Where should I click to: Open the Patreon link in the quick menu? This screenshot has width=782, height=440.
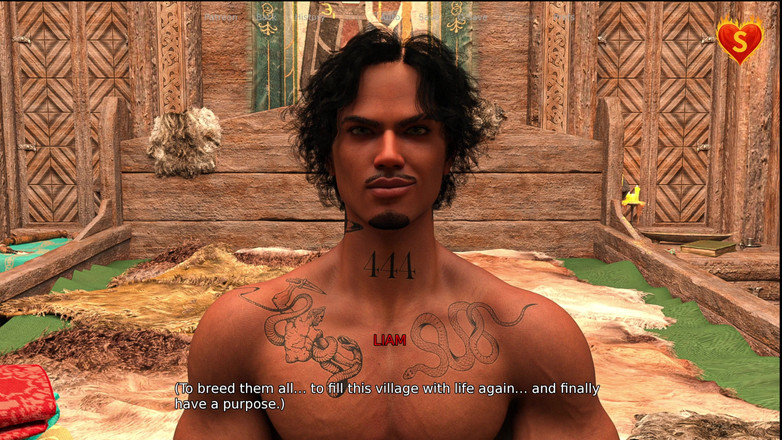(x=219, y=17)
